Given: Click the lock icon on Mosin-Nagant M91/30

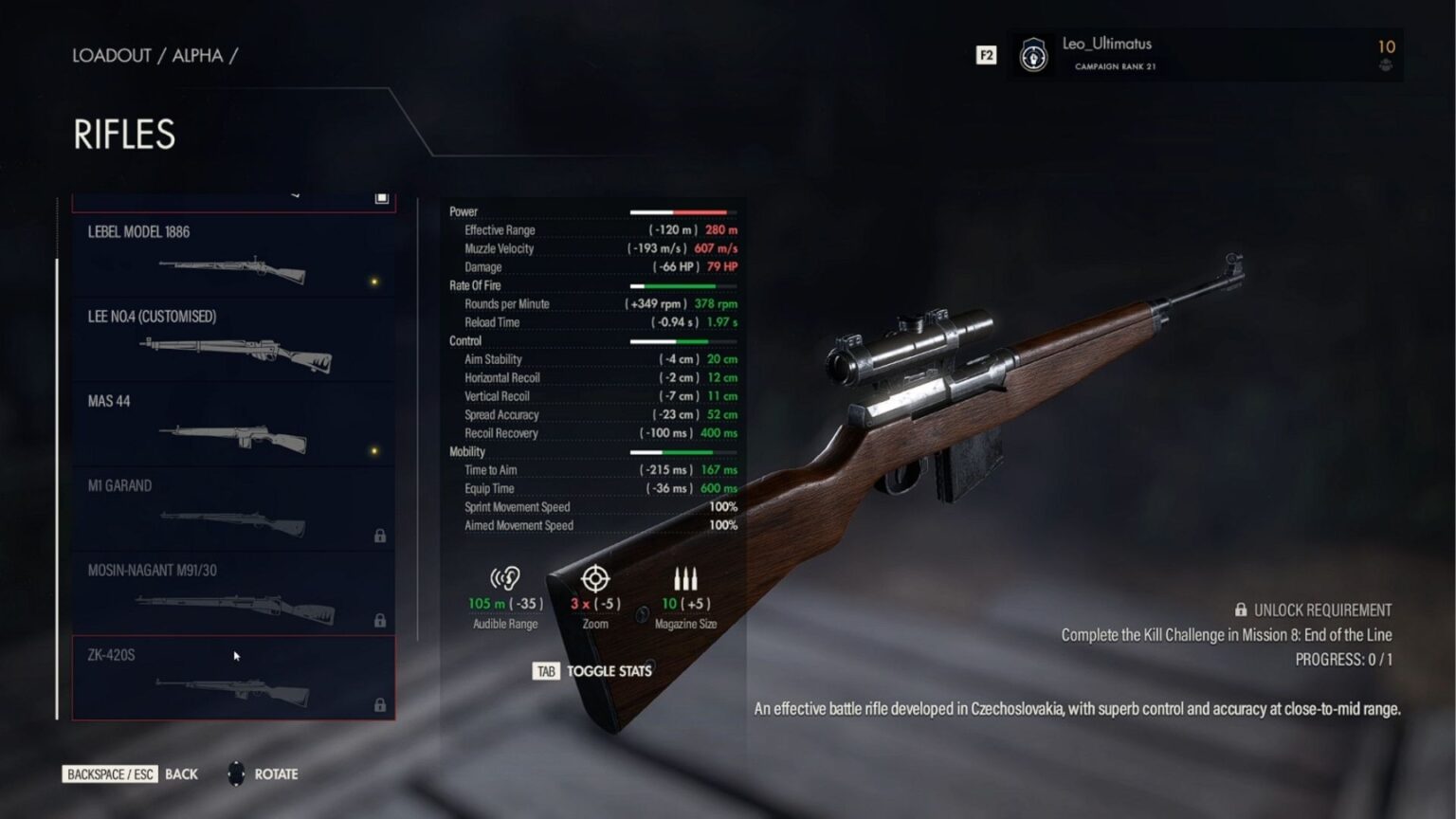Looking at the screenshot, I should pyautogui.click(x=382, y=619).
